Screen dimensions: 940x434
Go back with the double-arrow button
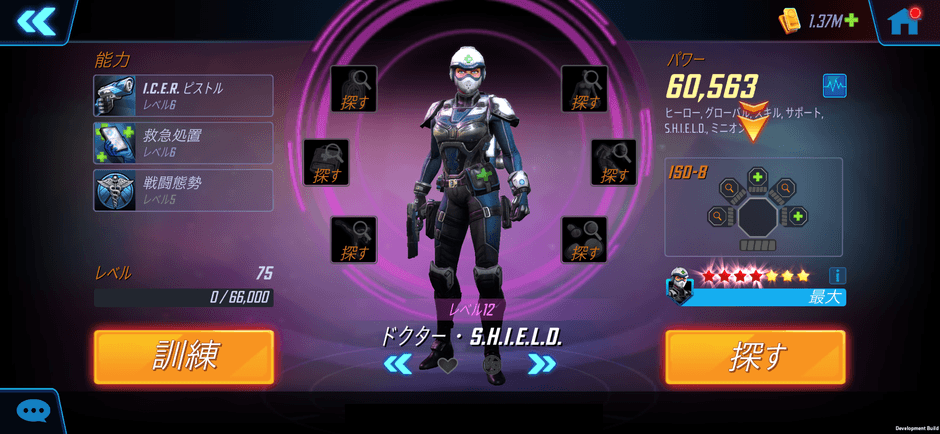tap(36, 21)
